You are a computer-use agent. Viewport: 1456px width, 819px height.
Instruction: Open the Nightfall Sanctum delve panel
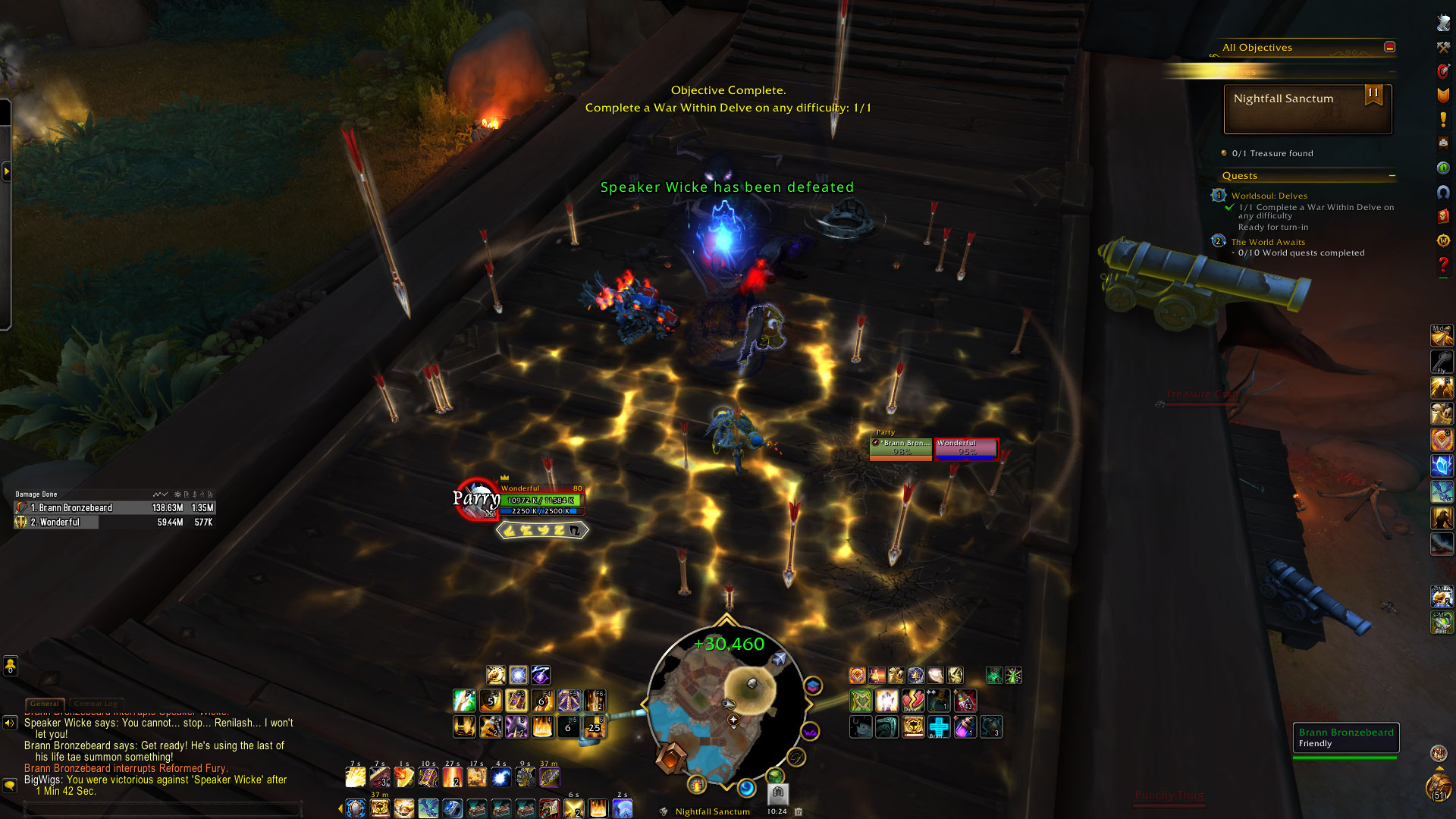1307,108
